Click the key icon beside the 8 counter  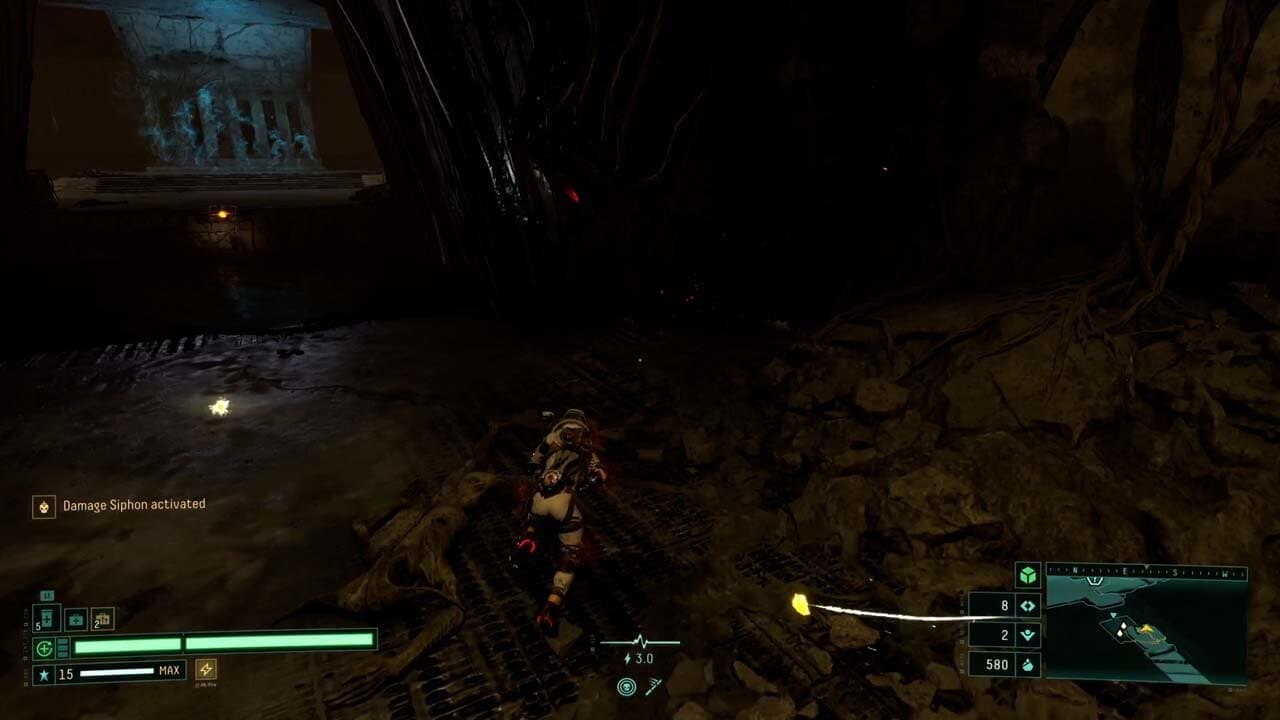(x=1027, y=606)
